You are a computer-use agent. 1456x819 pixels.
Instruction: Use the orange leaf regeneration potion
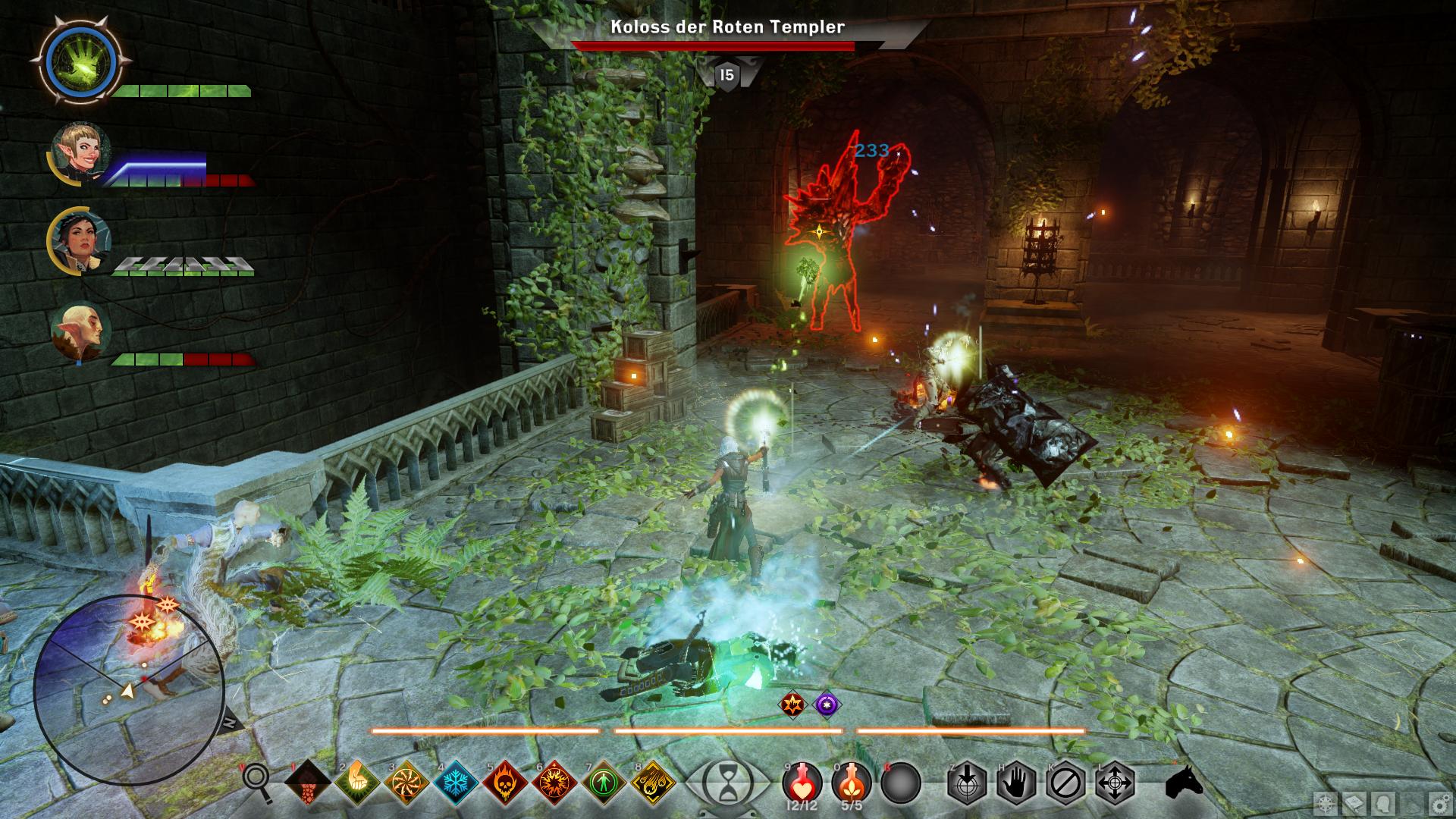coord(852,781)
